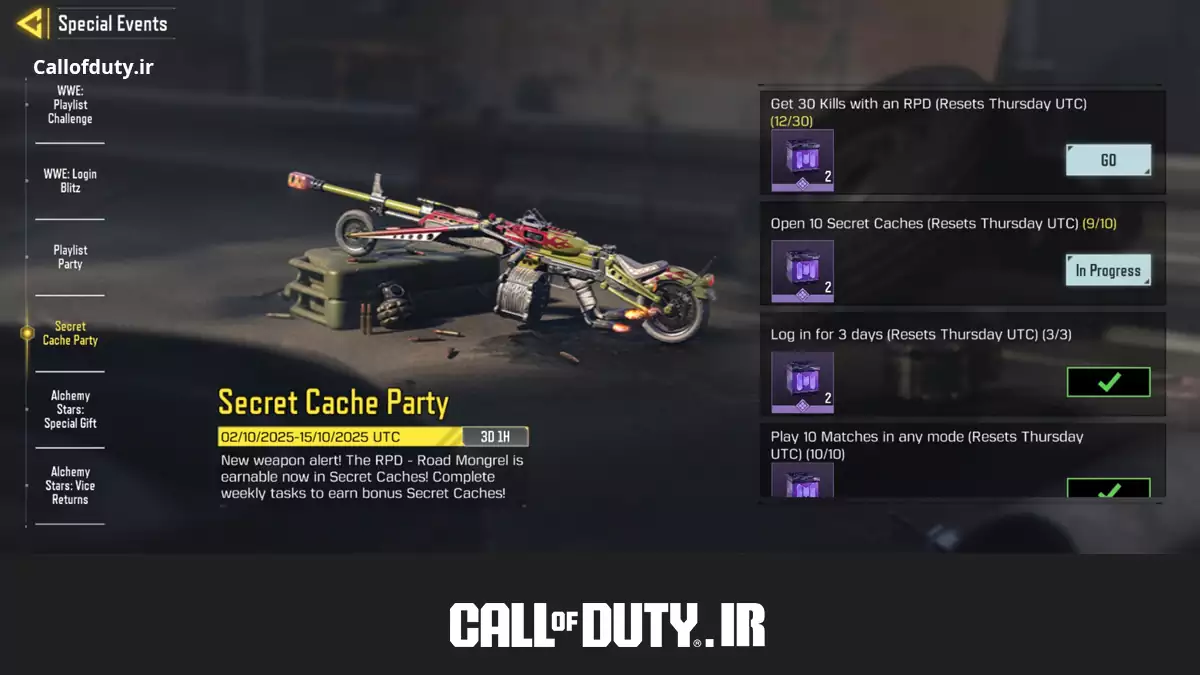
Task: Select the Playlist Party event
Action: click(x=70, y=257)
